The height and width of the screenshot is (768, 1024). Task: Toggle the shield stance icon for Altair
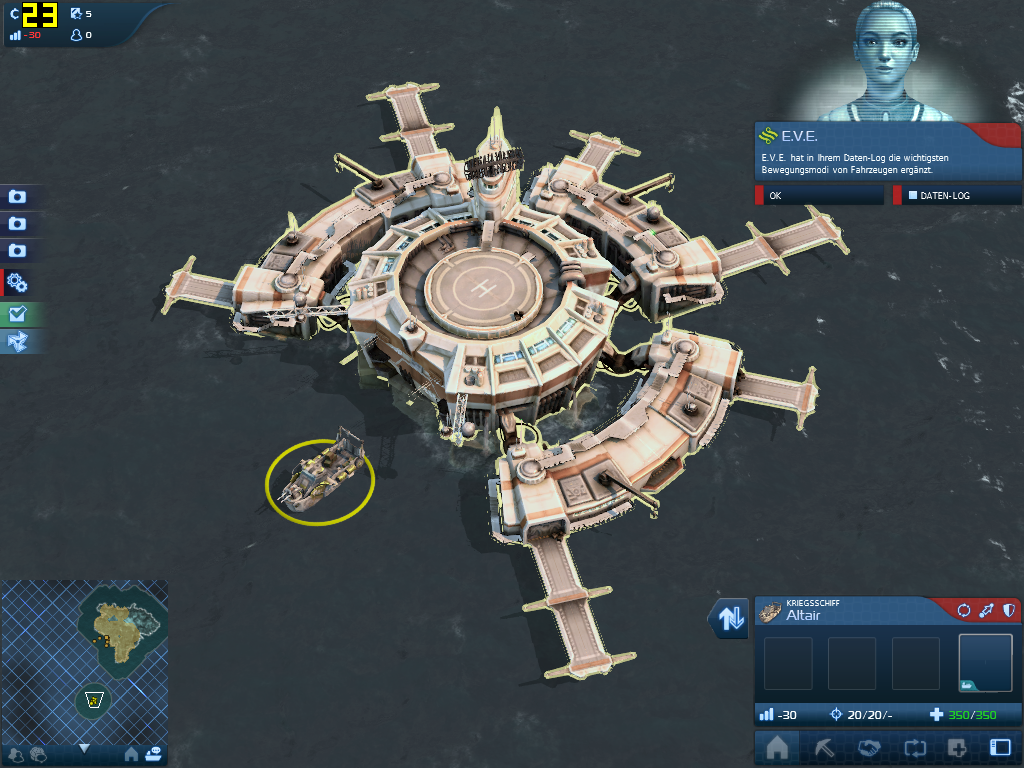click(x=1009, y=610)
